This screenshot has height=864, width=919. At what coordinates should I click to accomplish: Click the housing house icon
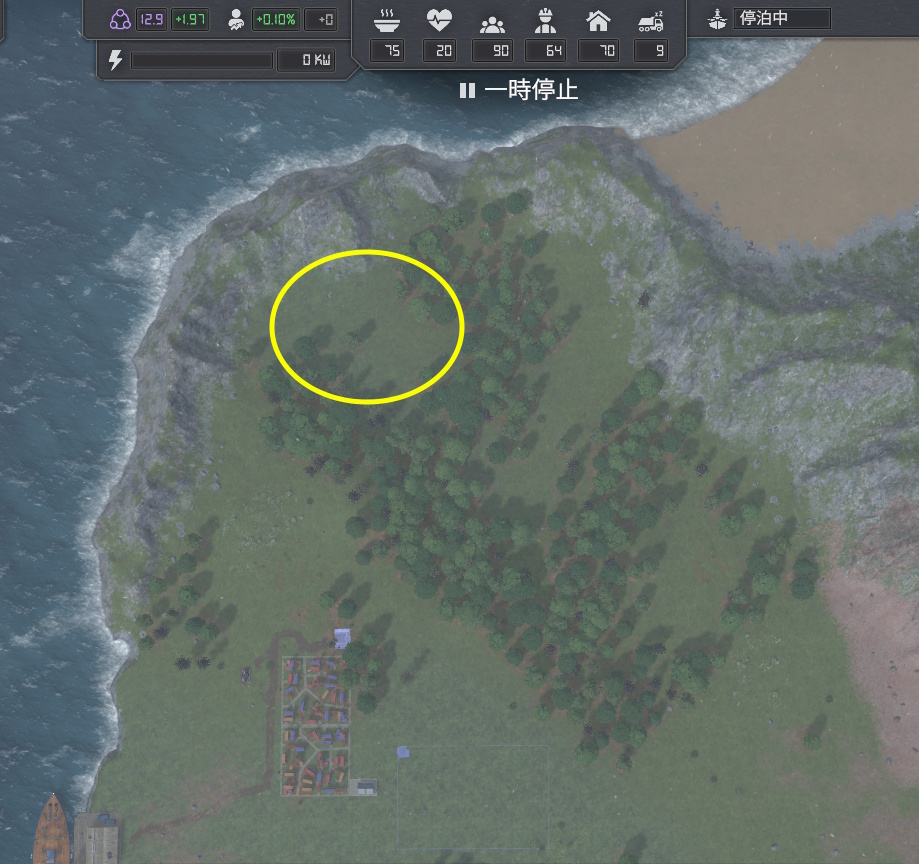point(598,19)
